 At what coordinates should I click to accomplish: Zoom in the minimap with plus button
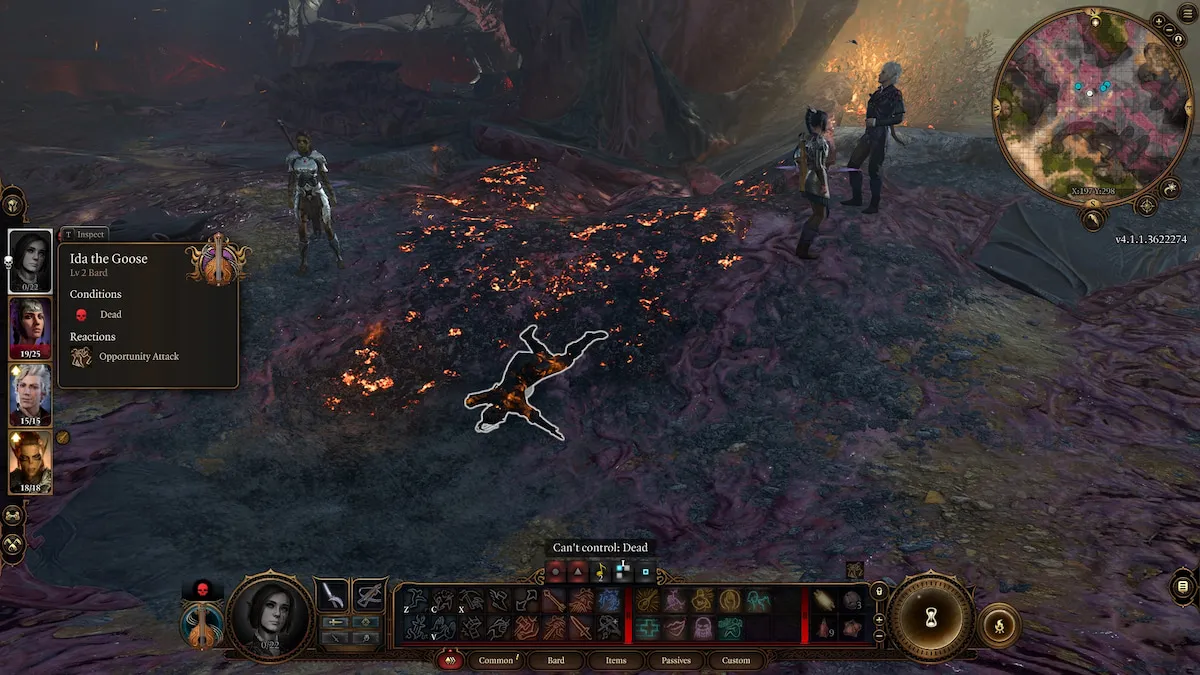(x=1157, y=20)
